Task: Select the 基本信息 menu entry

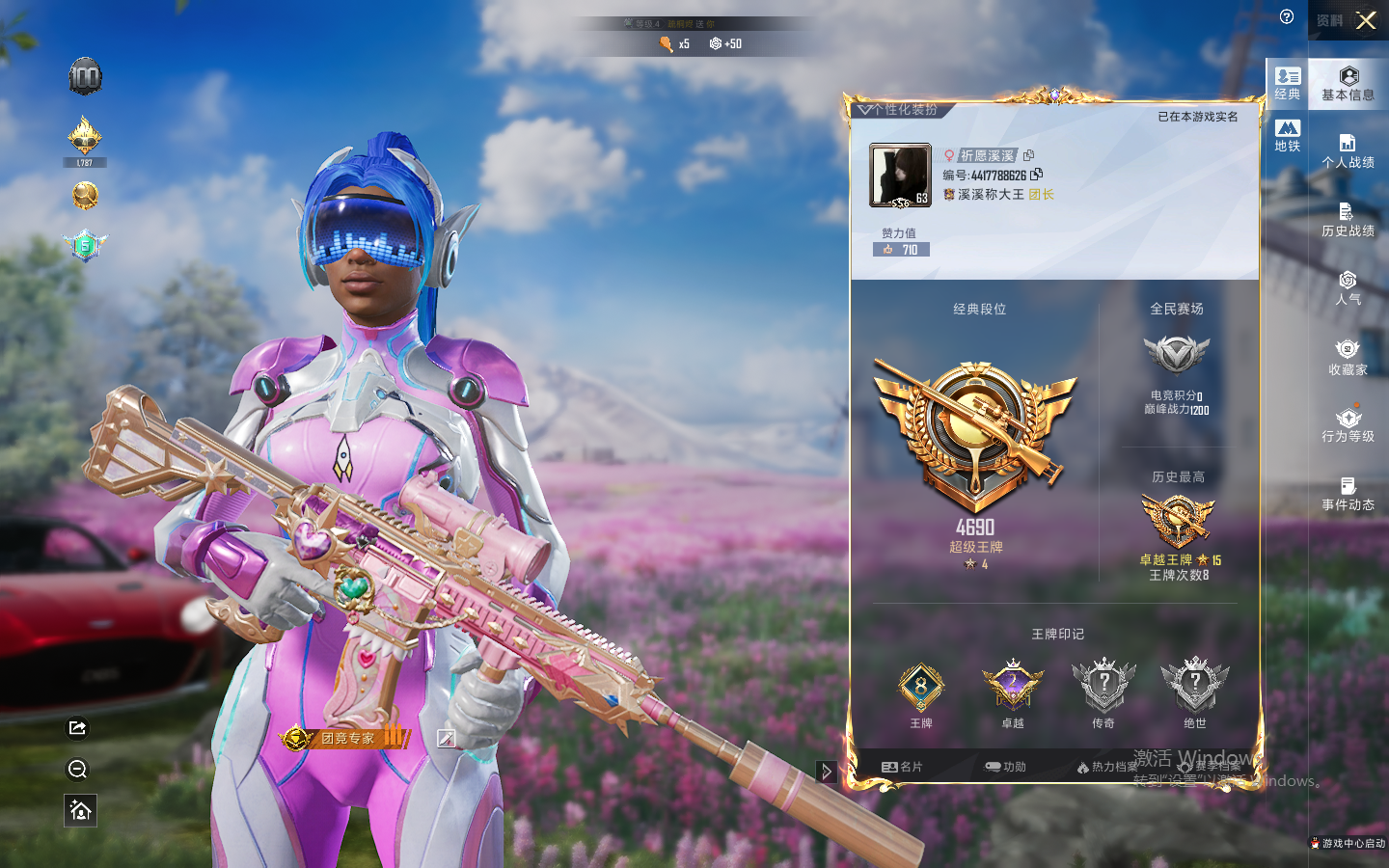Action: point(1348,84)
